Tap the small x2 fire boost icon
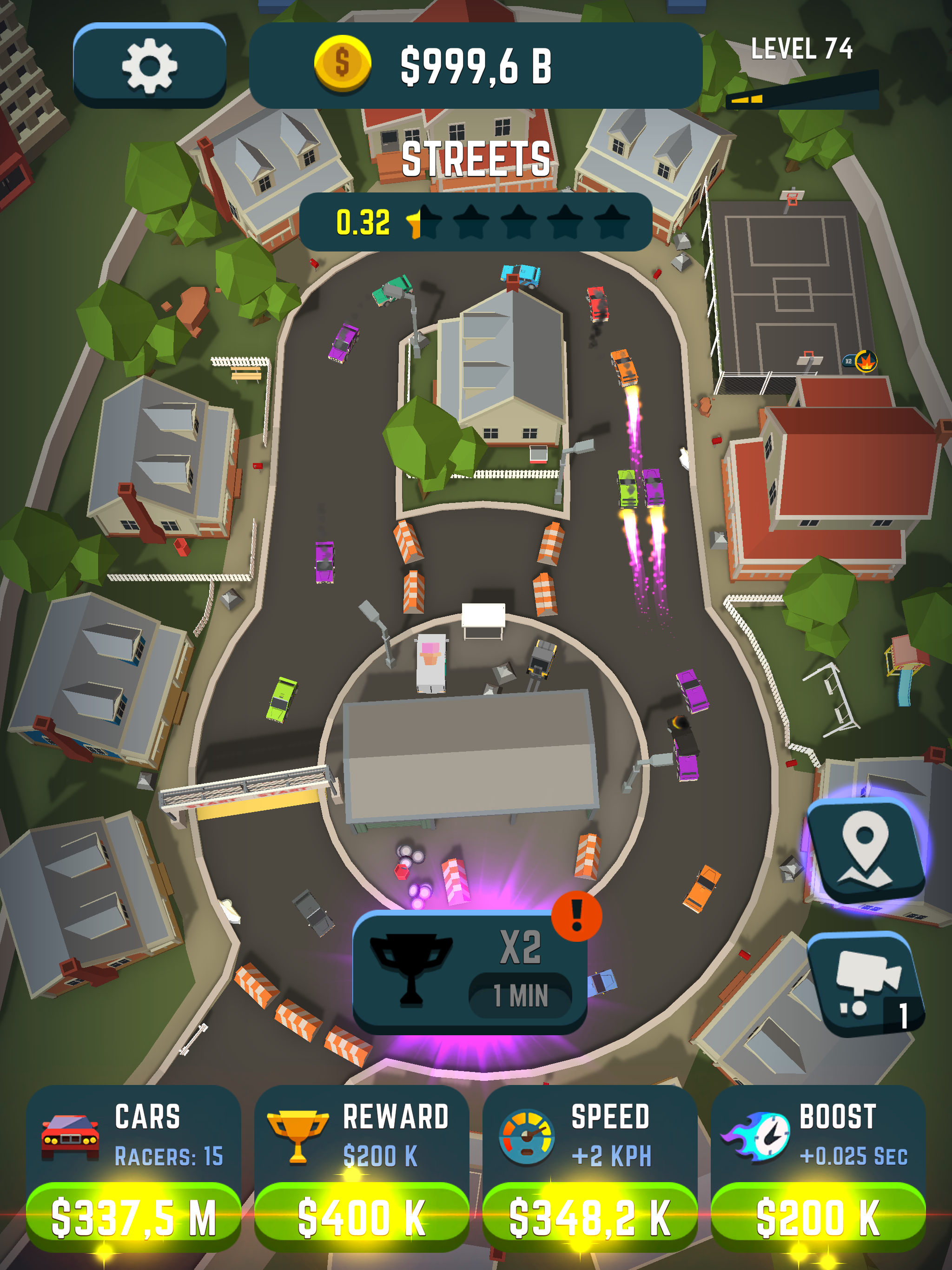952x1270 pixels. (860, 361)
